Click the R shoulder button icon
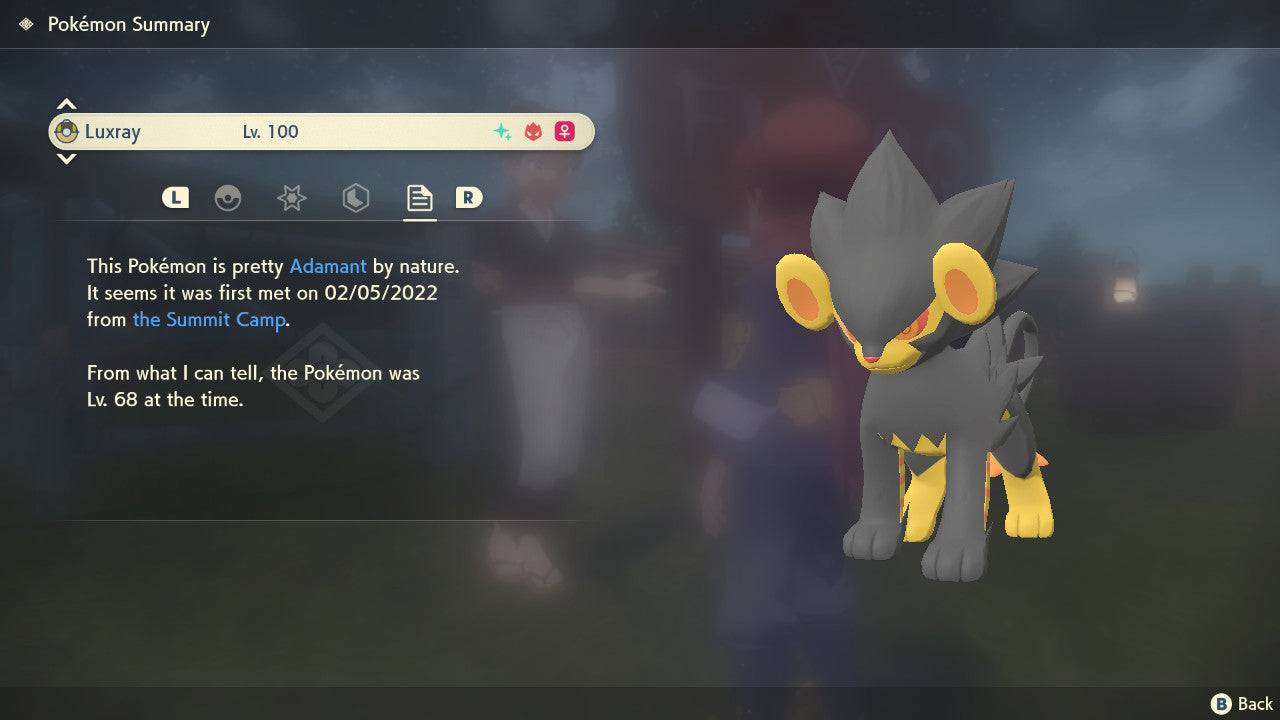 coord(469,198)
